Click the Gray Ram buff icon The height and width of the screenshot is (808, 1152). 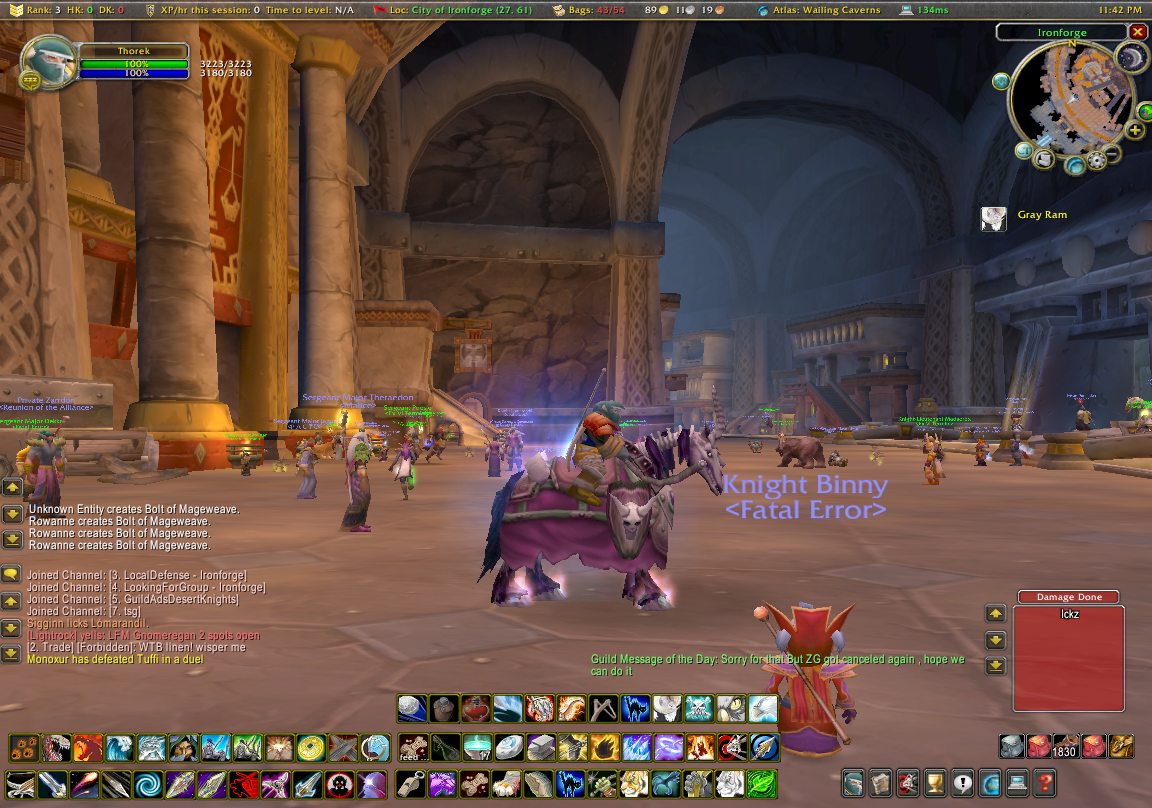(x=993, y=219)
